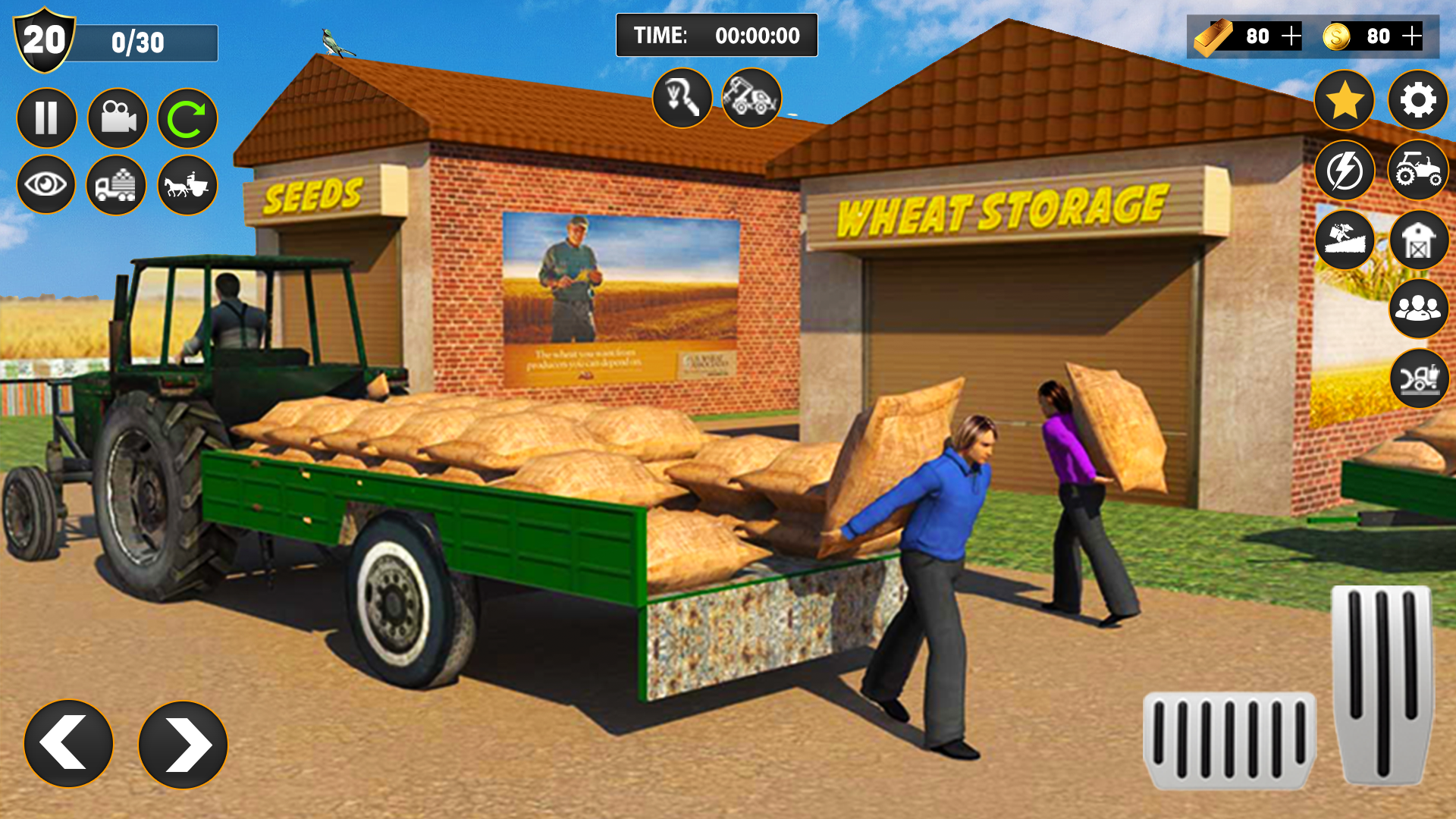Tap the lightning boost icon
The image size is (1456, 819).
pyautogui.click(x=1343, y=171)
